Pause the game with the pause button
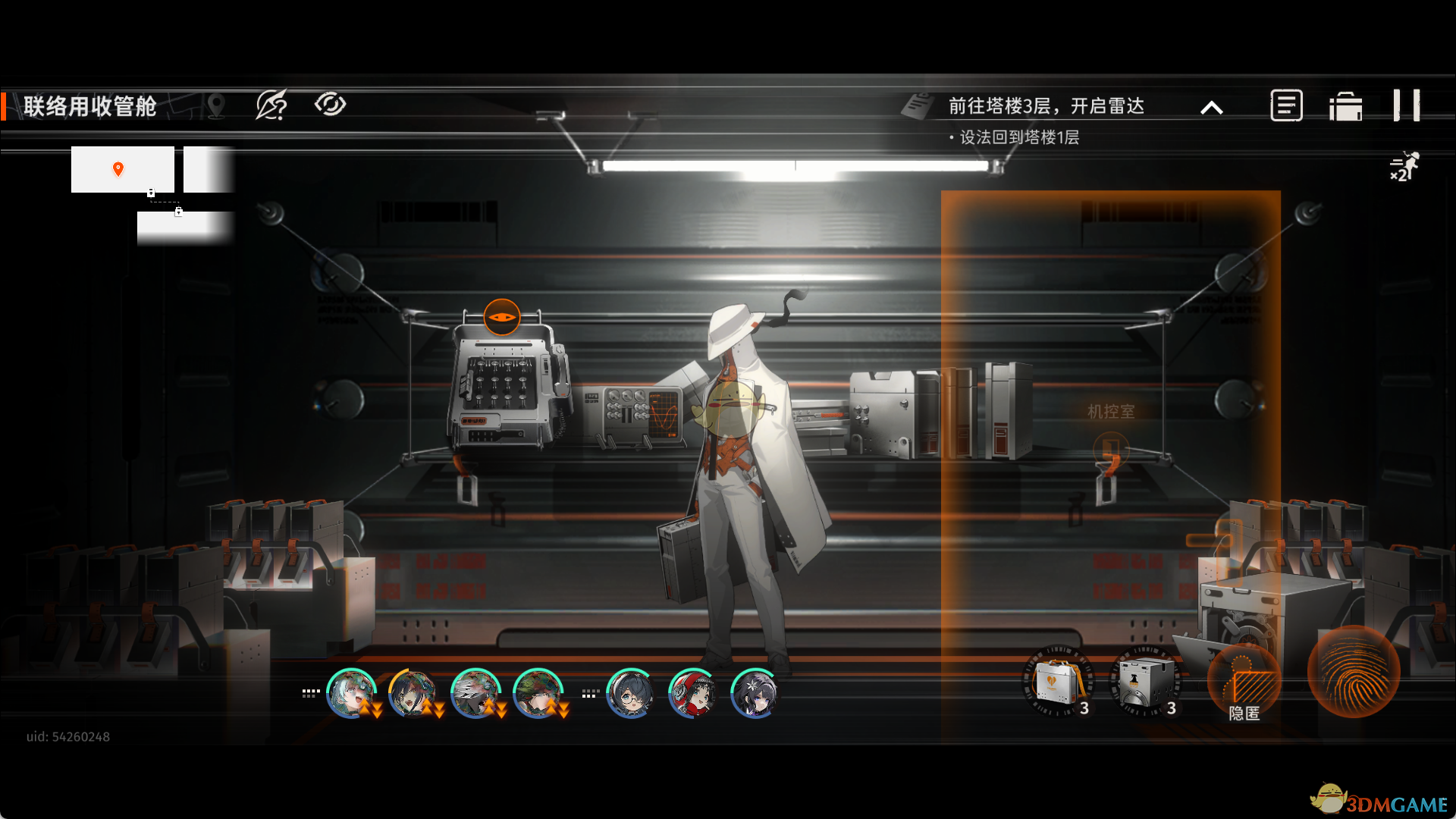The width and height of the screenshot is (1456, 819). 1407,105
